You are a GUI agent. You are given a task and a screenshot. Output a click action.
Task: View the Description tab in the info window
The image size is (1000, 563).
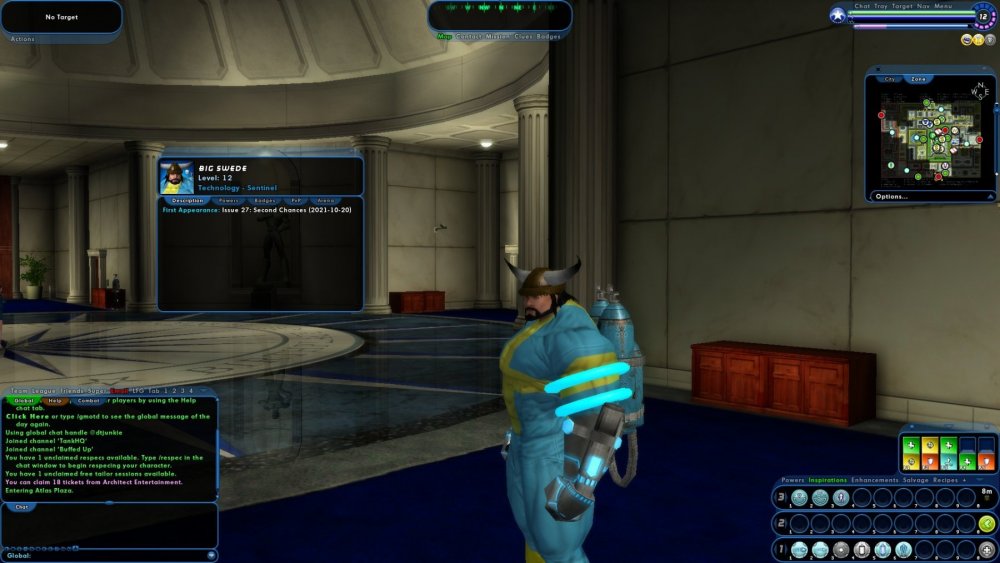188,200
